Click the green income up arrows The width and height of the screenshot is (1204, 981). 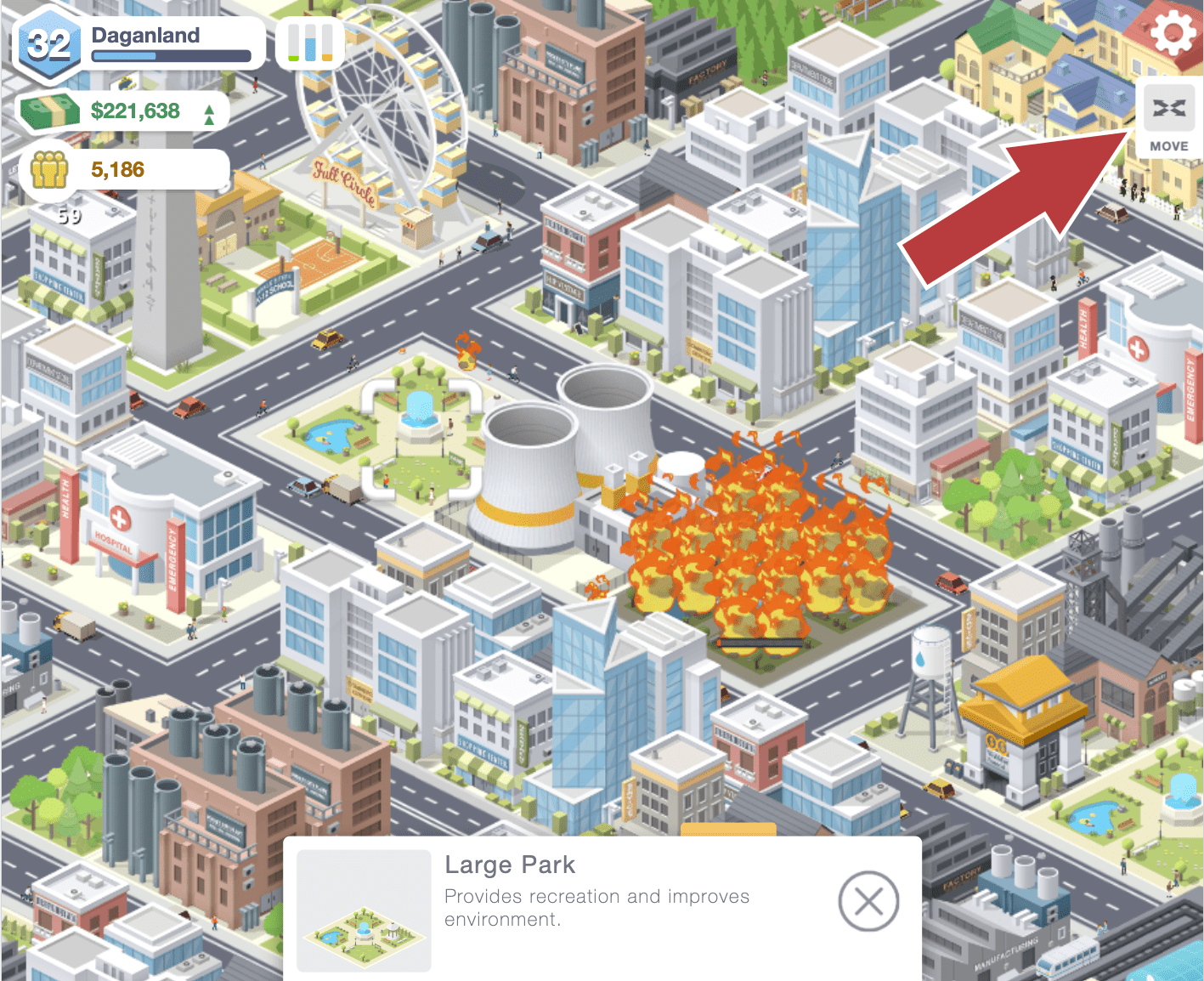(x=208, y=111)
